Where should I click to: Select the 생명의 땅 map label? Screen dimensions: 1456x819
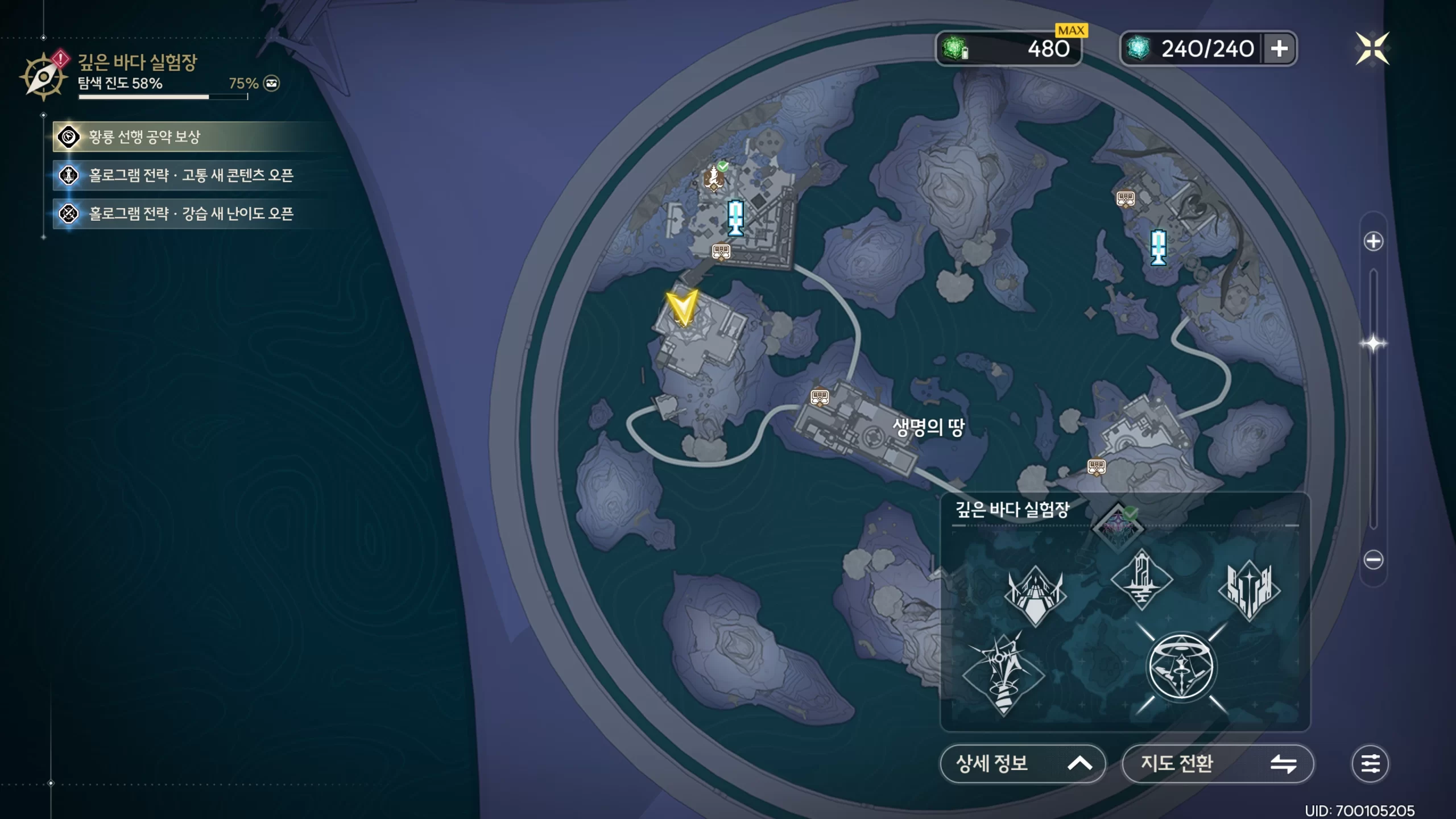point(928,427)
